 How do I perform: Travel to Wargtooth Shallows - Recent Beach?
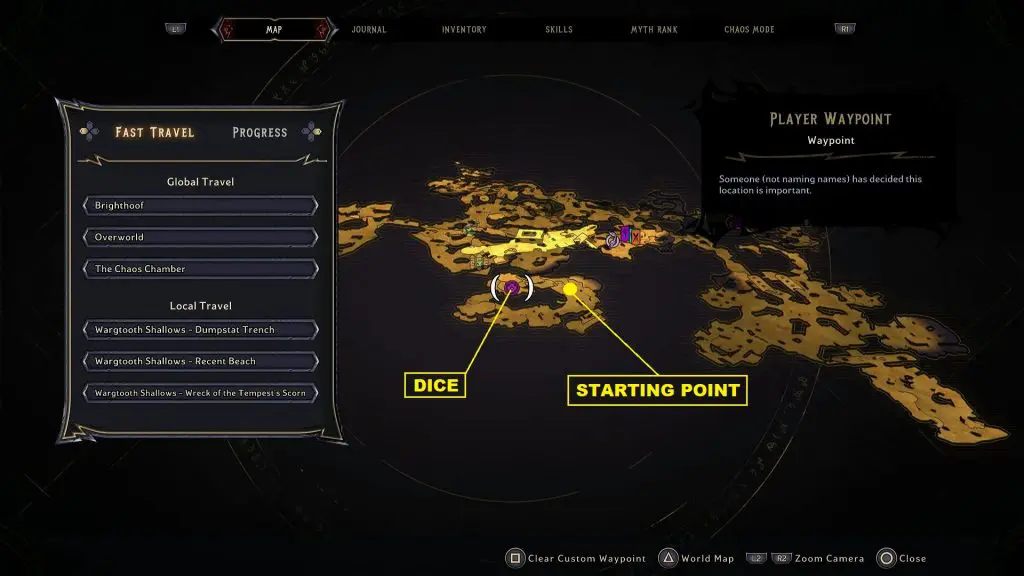click(x=200, y=361)
